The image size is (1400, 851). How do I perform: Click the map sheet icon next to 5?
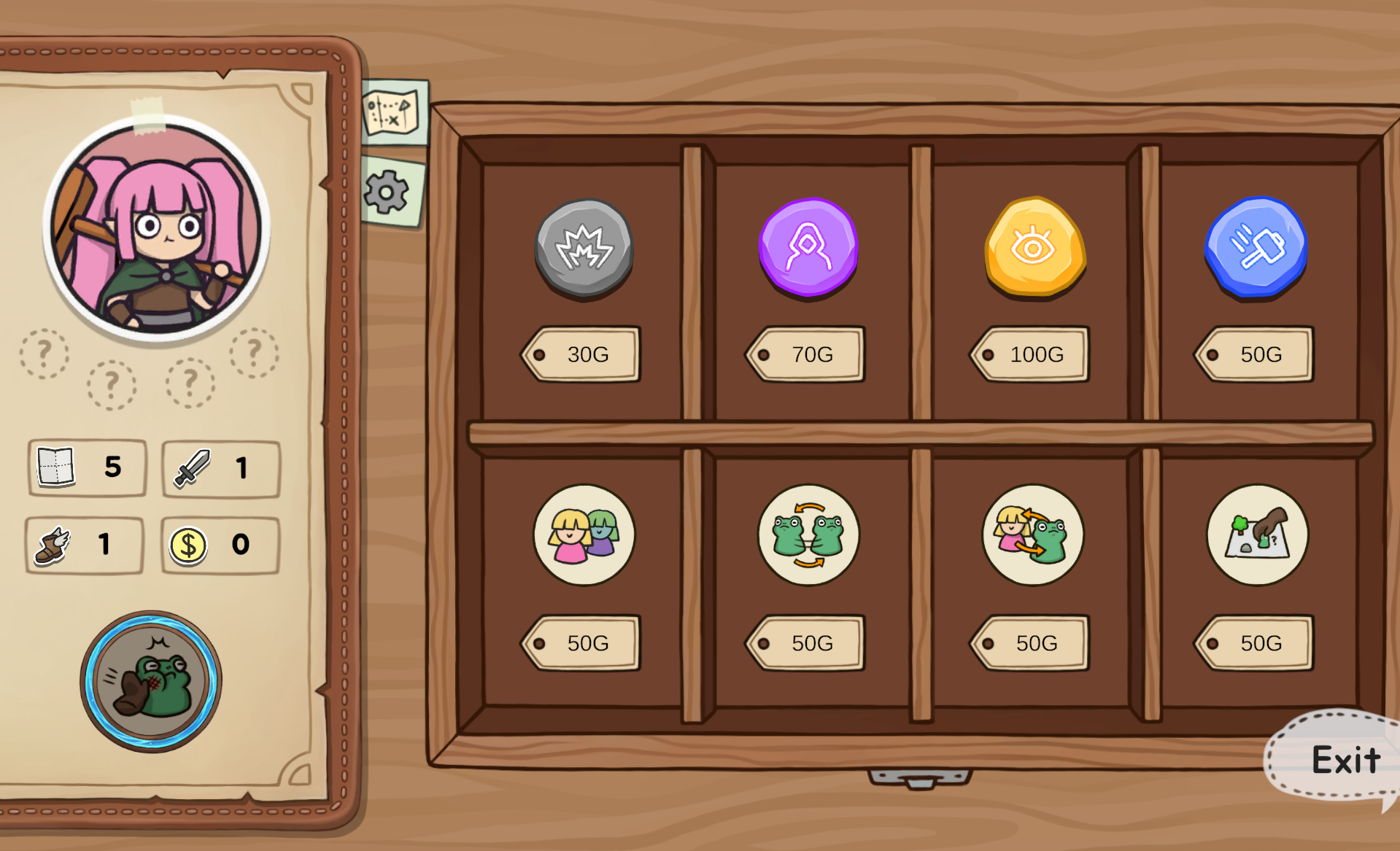(x=57, y=468)
